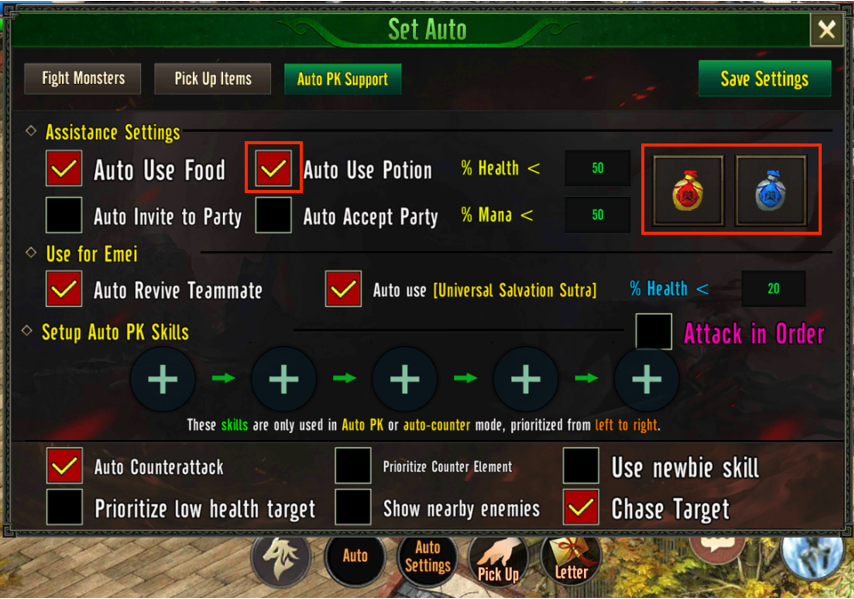Switch to the Fight Monsters tab
The width and height of the screenshot is (854, 599).
pyautogui.click(x=83, y=78)
